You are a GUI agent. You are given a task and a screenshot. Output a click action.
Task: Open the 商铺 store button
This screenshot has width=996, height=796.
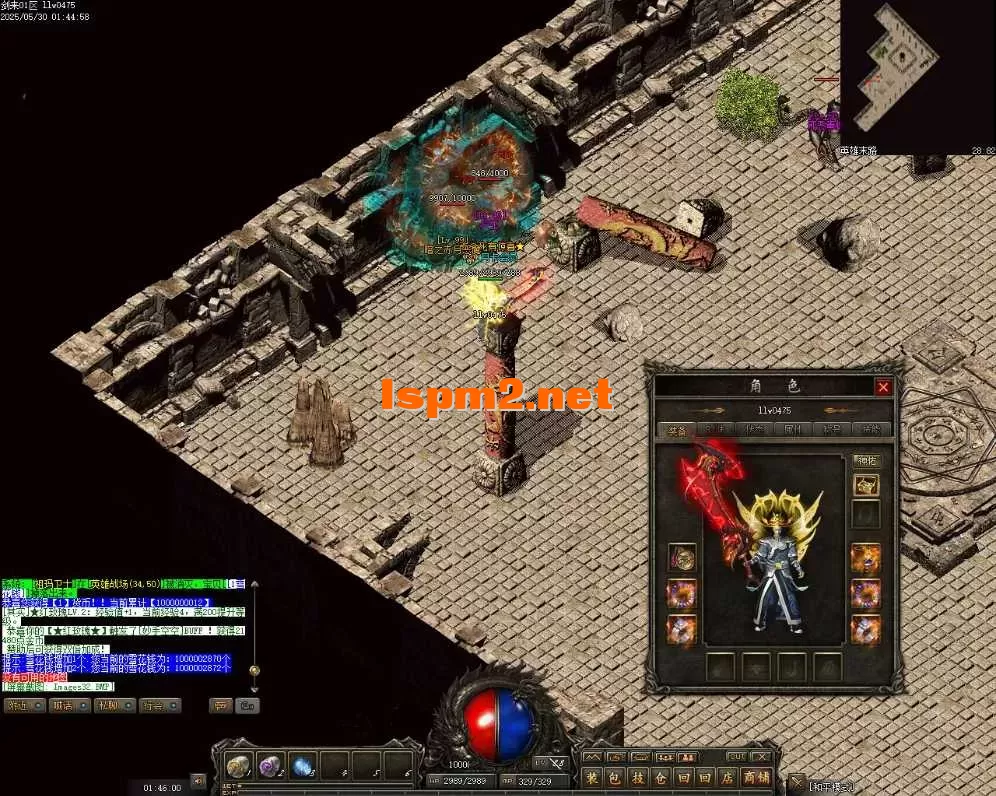point(756,777)
